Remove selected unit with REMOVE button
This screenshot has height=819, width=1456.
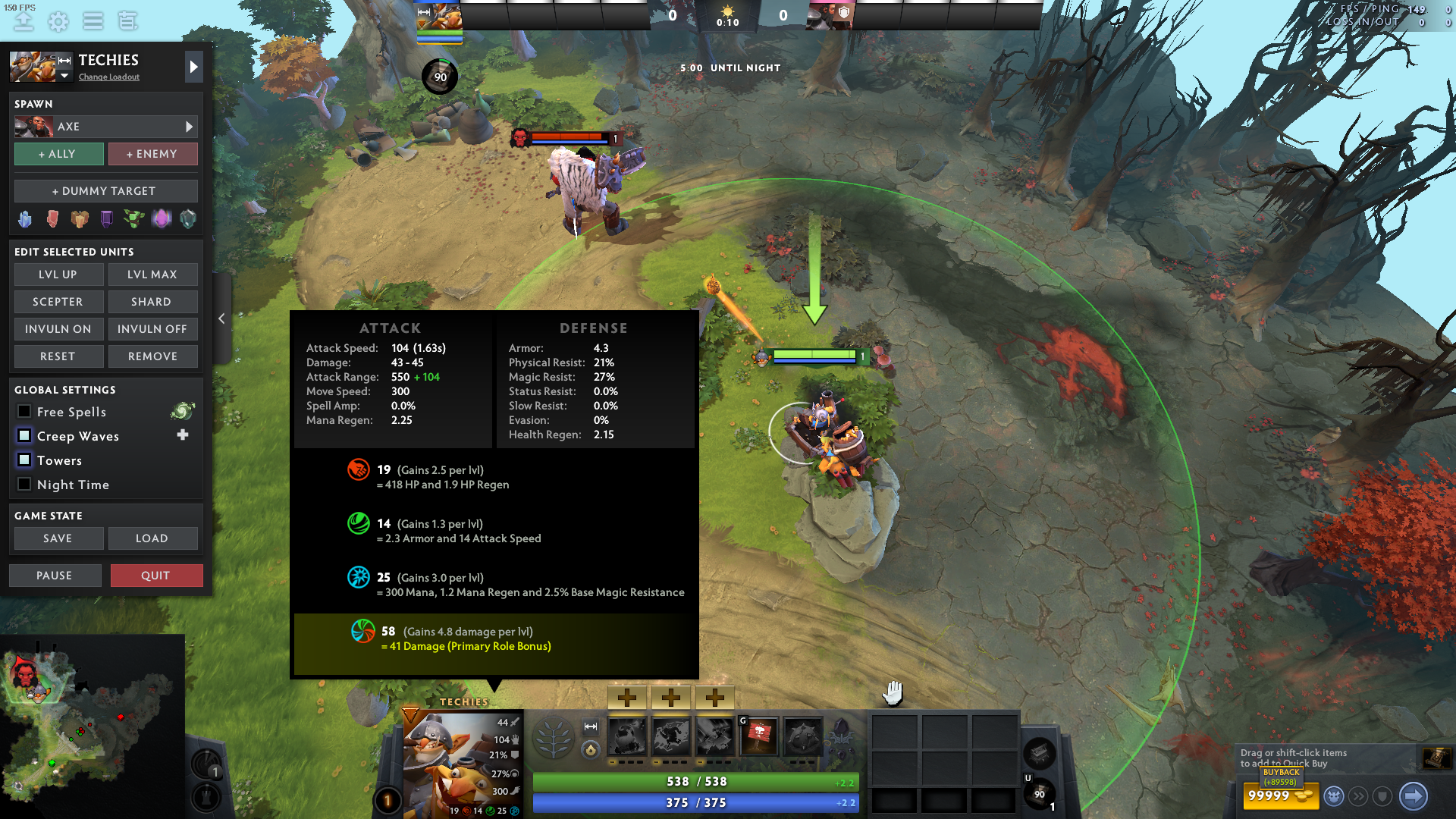[x=152, y=356]
